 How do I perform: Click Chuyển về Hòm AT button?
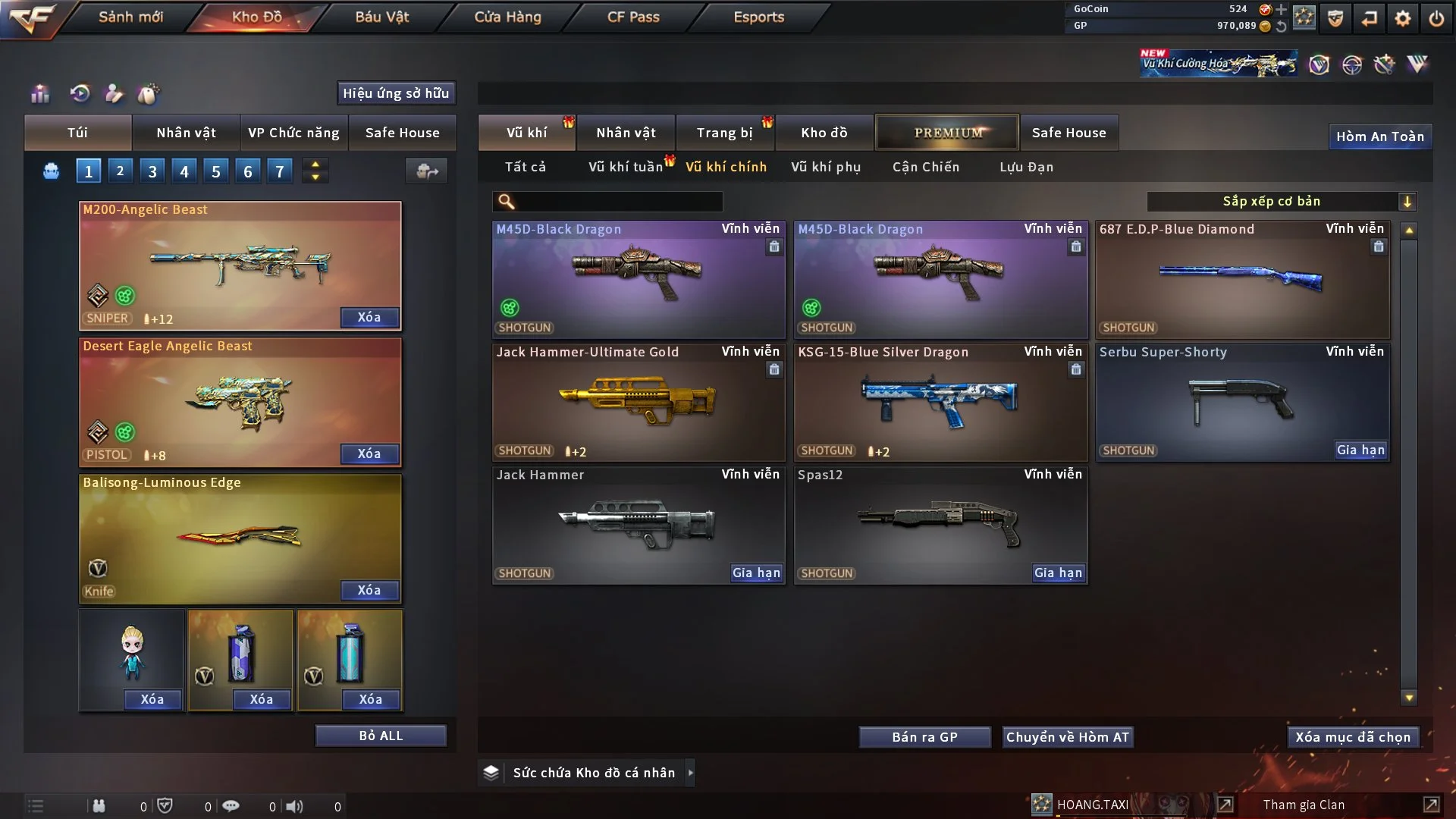pos(1068,737)
